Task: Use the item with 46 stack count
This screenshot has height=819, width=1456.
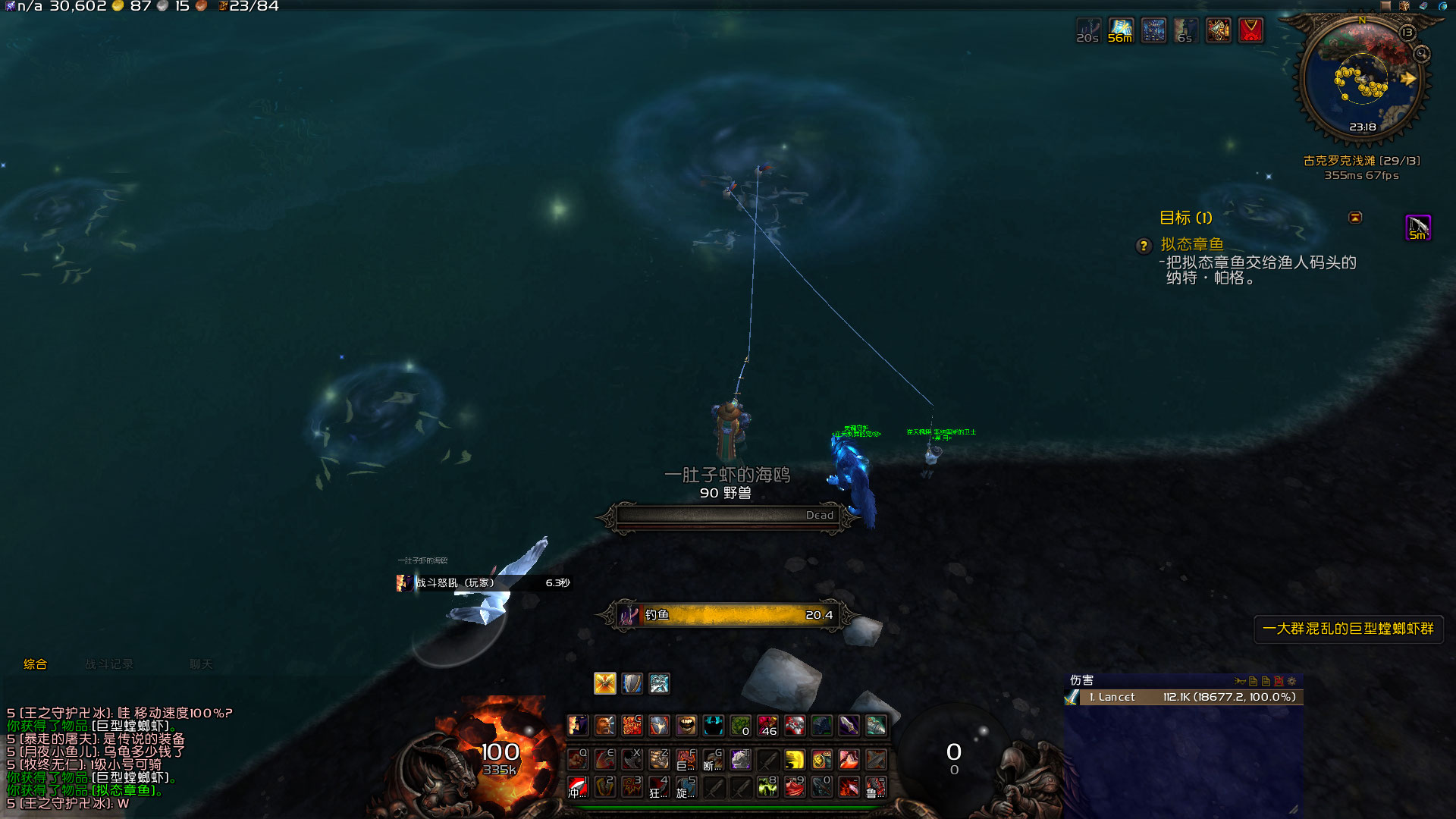Action: (x=767, y=726)
